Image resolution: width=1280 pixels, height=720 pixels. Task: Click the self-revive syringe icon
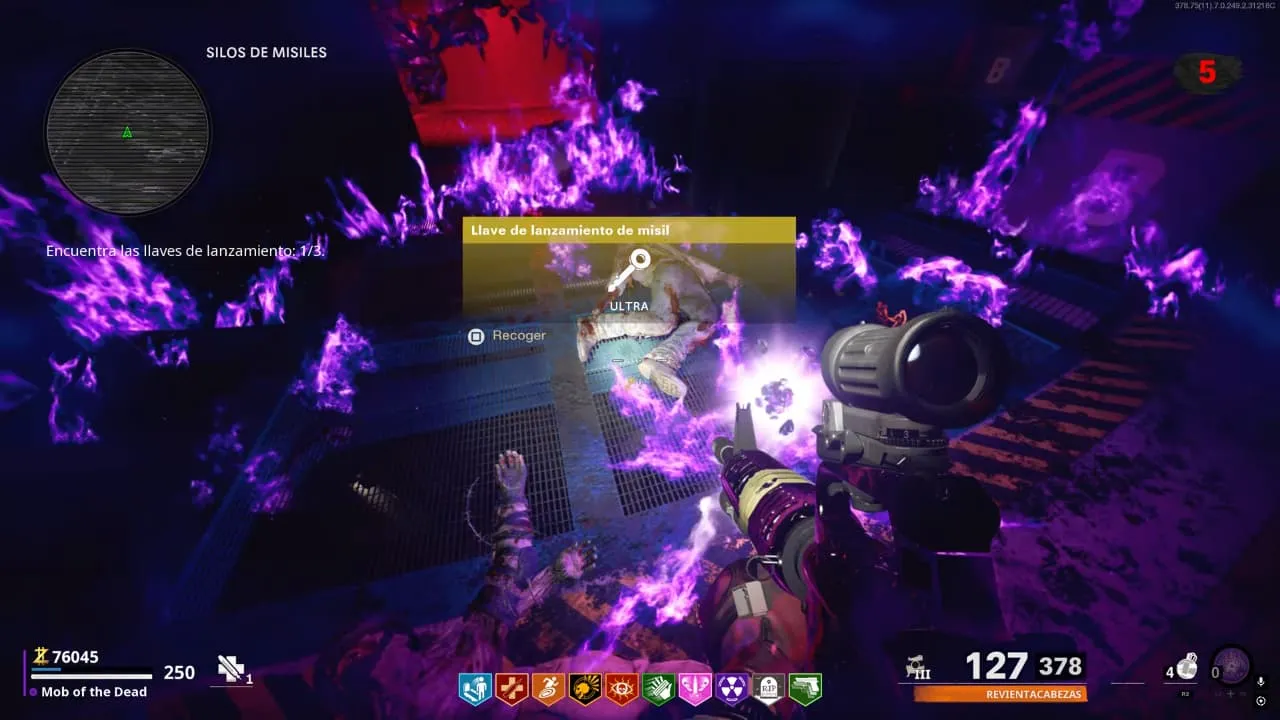click(232, 669)
